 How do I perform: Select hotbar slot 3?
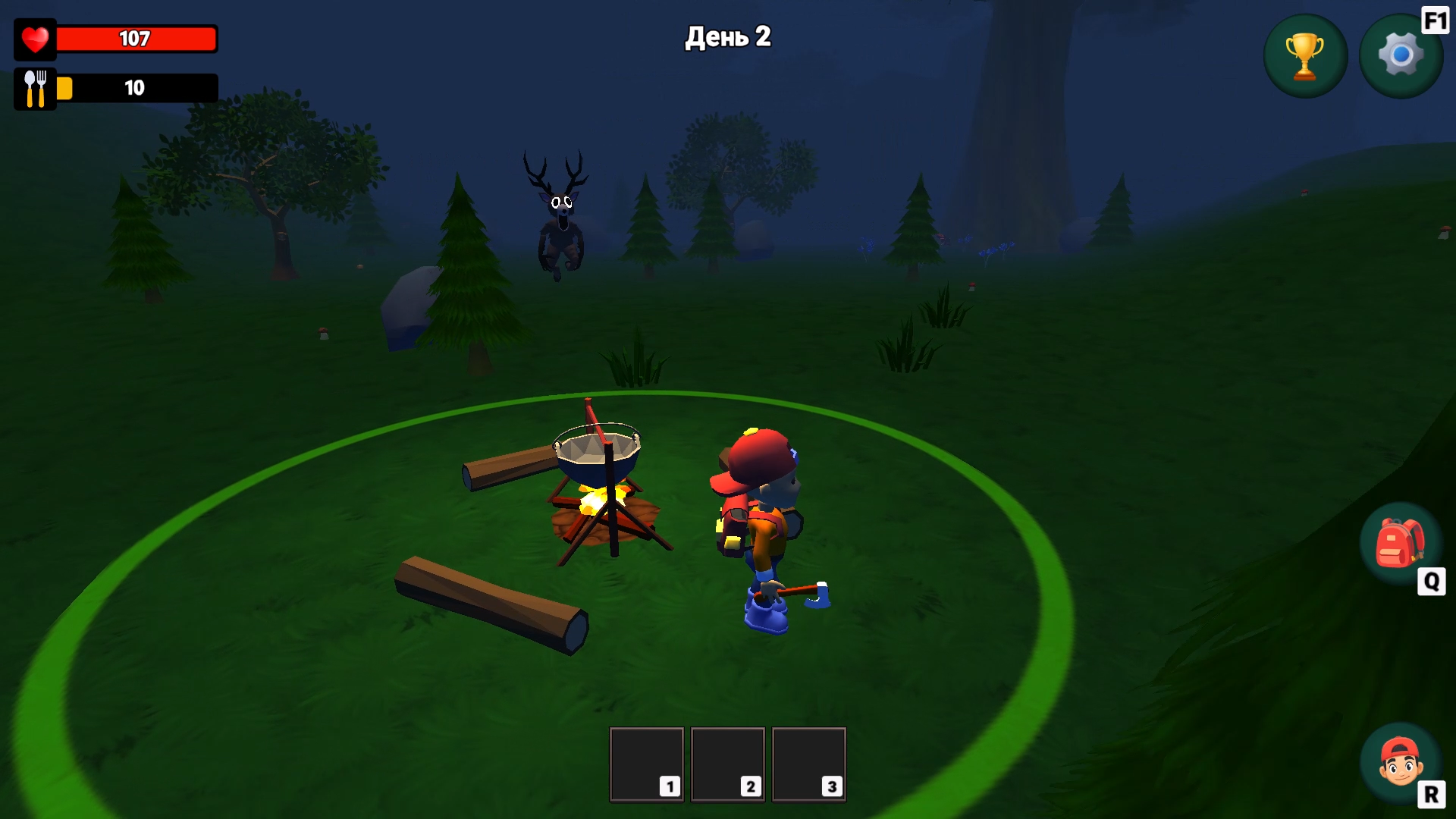[x=808, y=764]
